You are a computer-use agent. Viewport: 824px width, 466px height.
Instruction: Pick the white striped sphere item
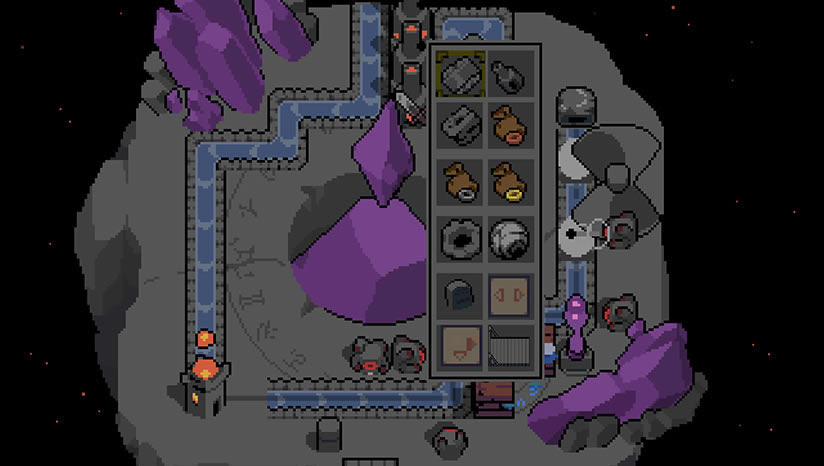click(511, 238)
